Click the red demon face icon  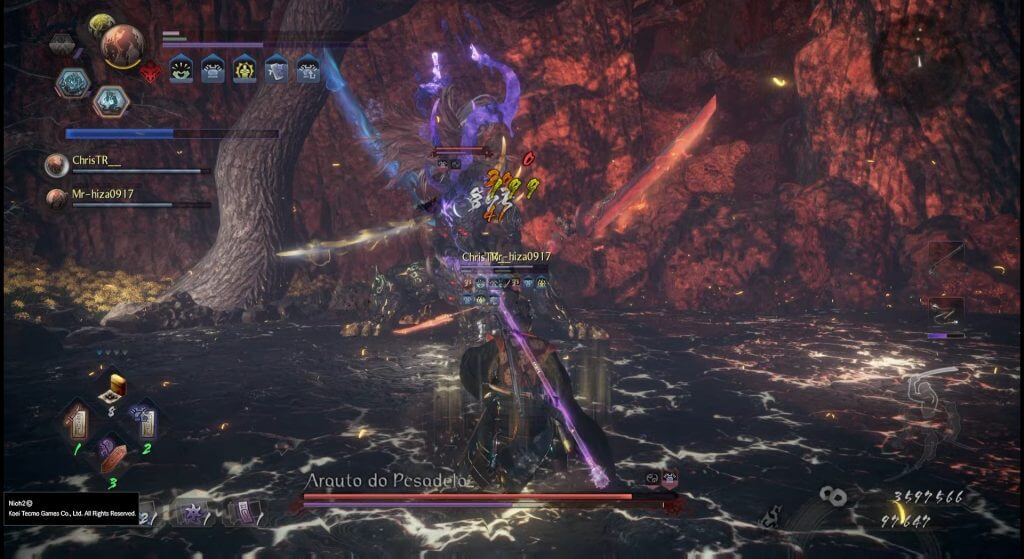[150, 69]
